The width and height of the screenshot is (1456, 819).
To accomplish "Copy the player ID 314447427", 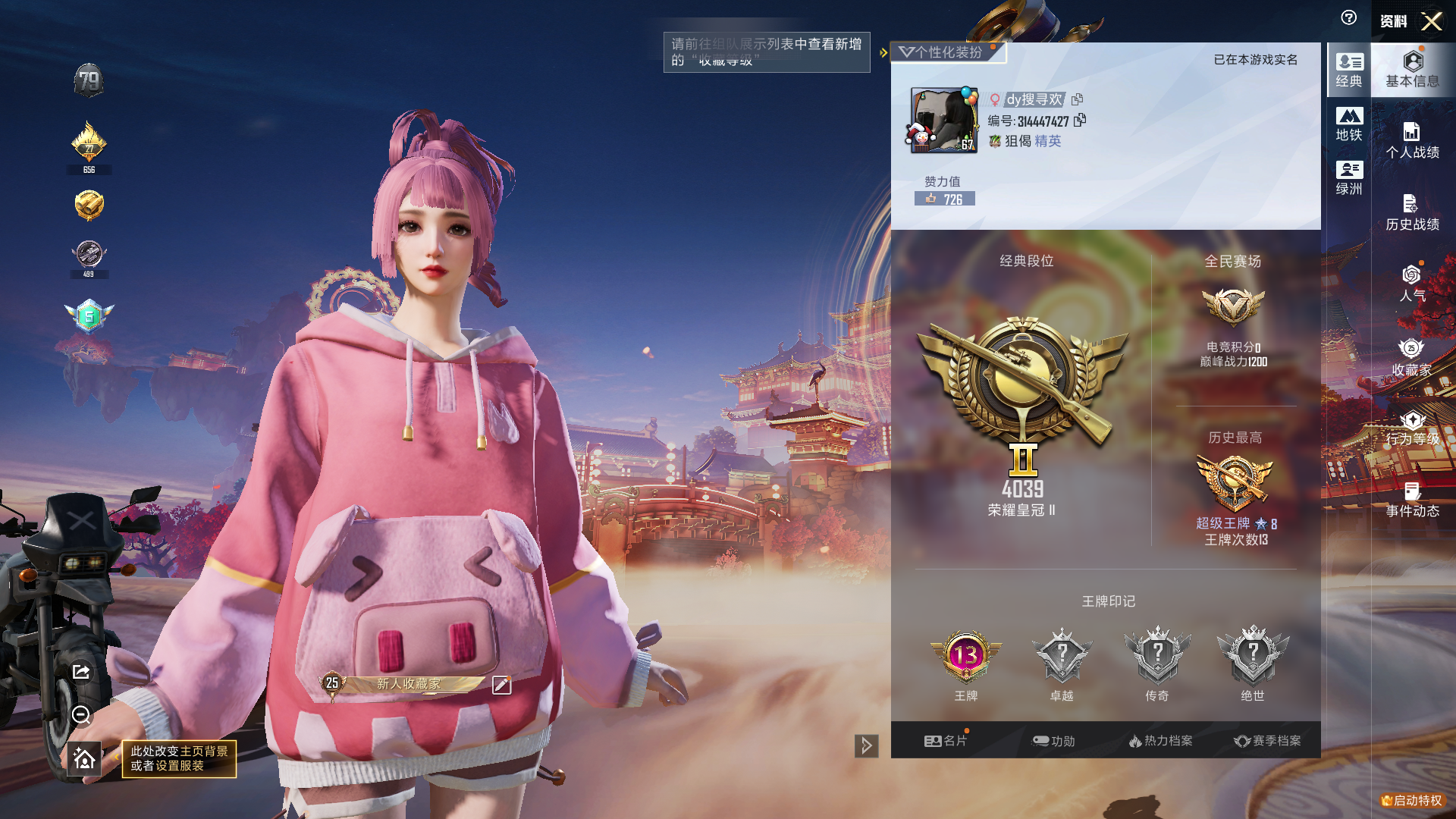I will click(x=1080, y=120).
